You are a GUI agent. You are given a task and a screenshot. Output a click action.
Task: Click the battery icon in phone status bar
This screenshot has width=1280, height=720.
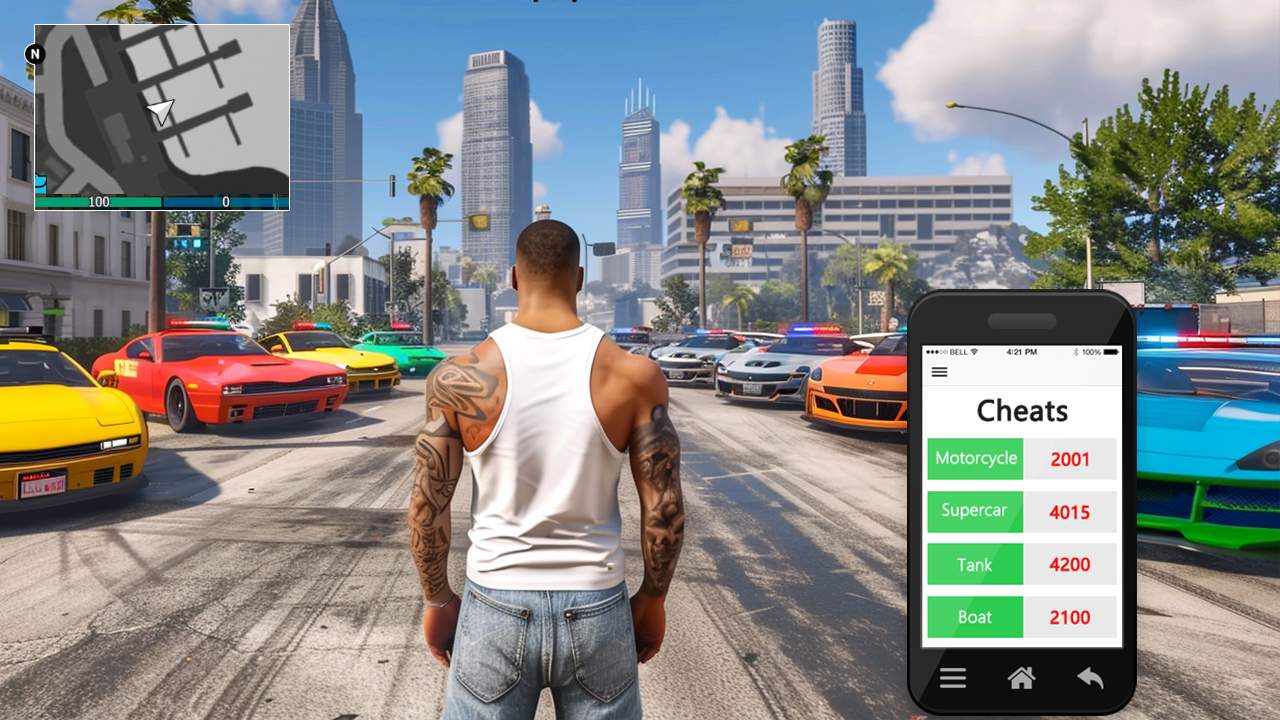pyautogui.click(x=1111, y=352)
